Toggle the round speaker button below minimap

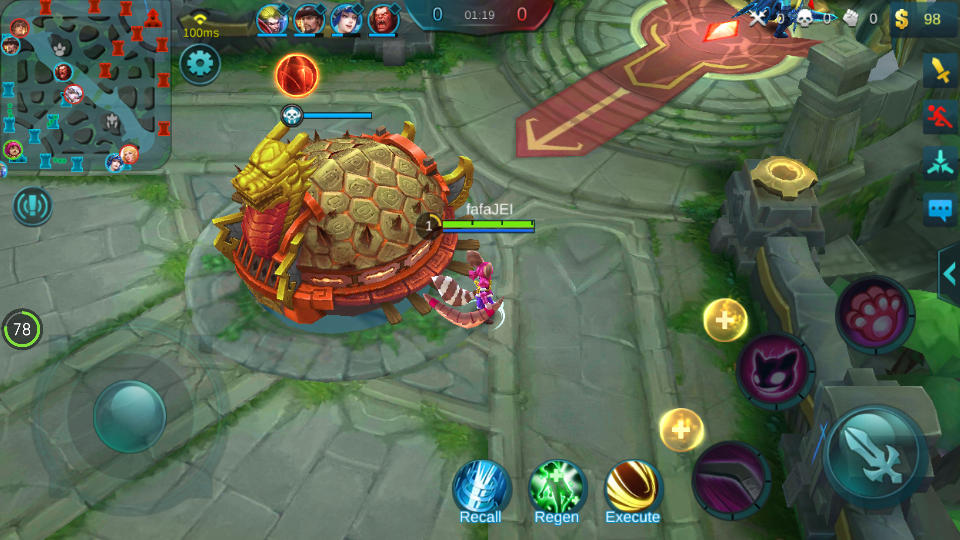32,206
